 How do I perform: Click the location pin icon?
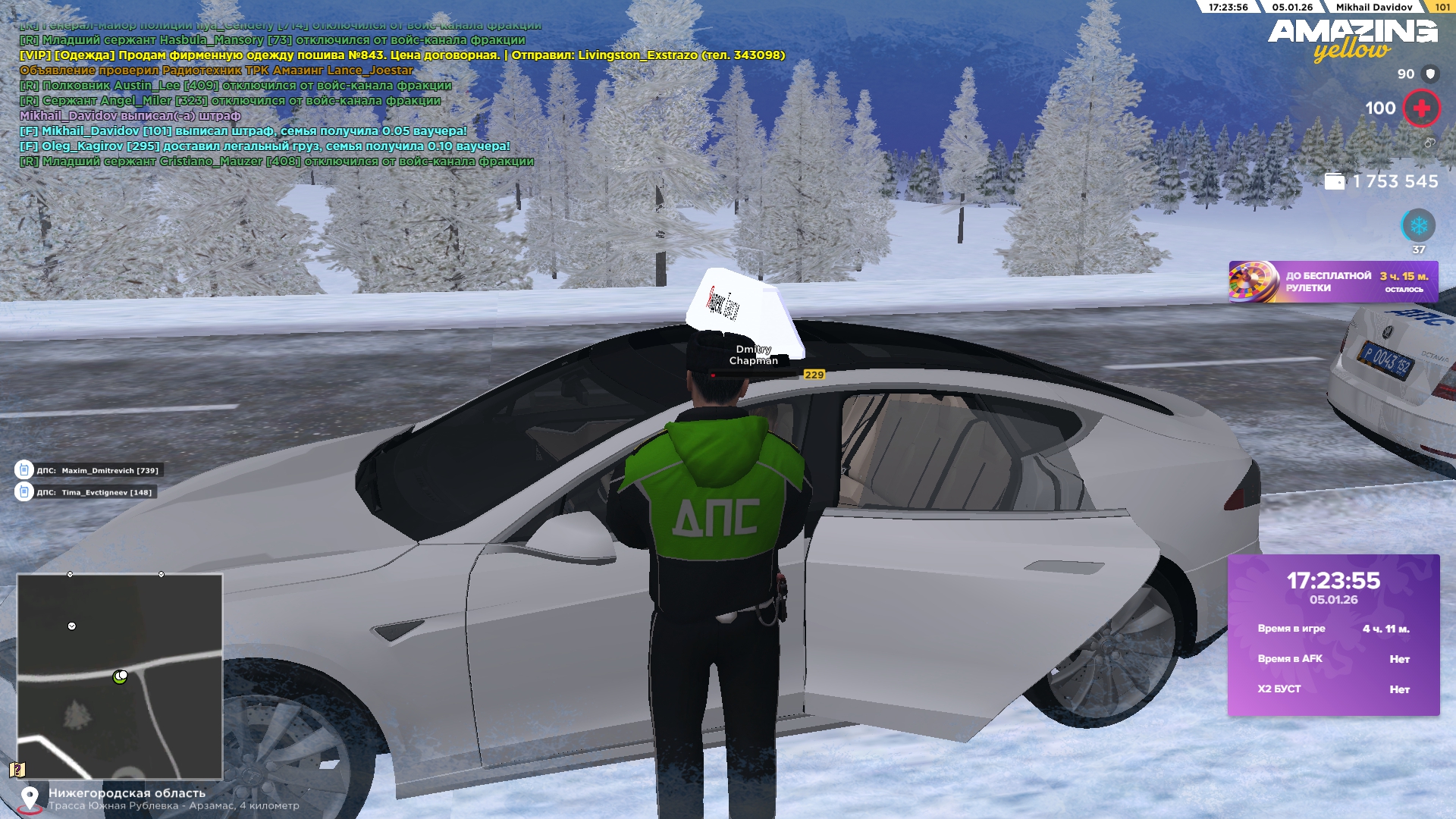click(x=30, y=798)
